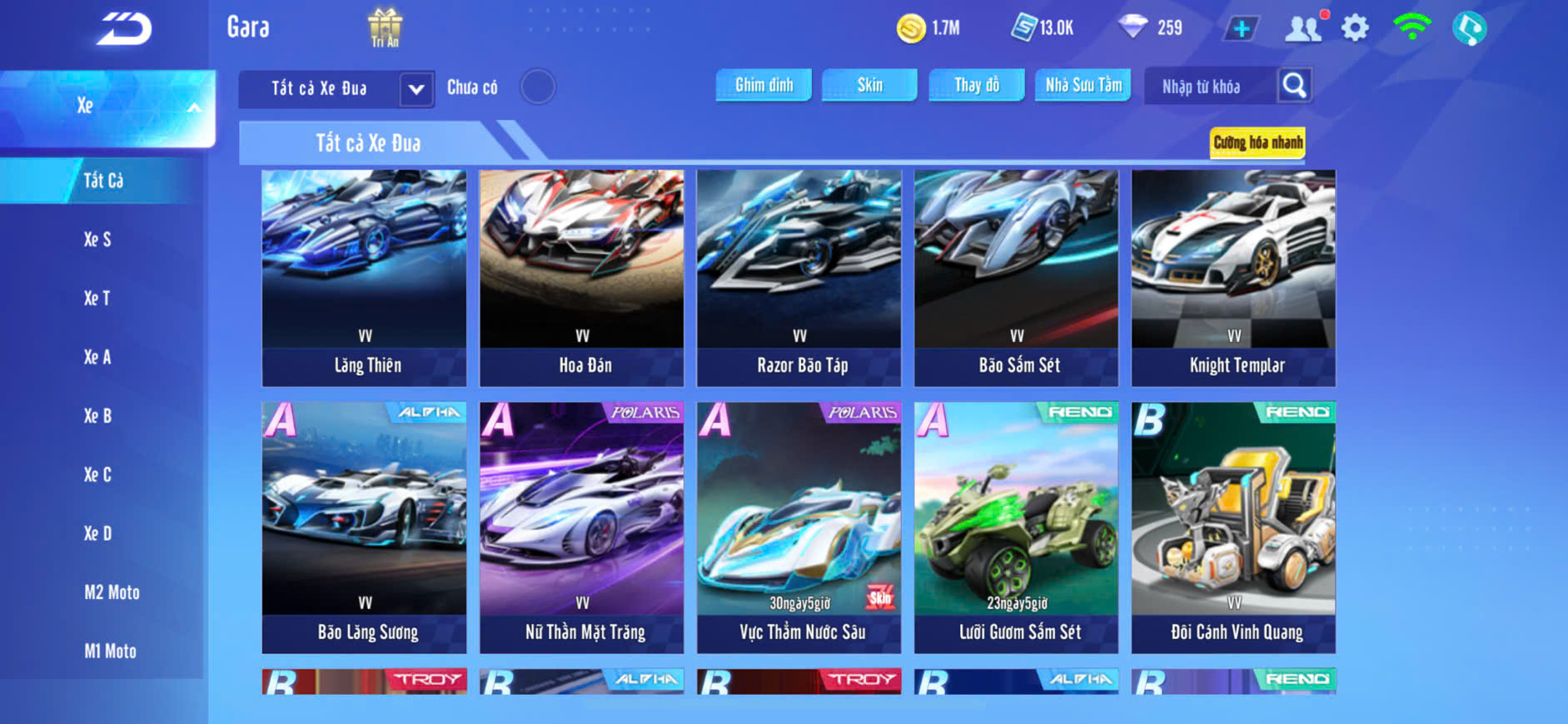
Task: Select the Nữ Thần Mặt Trăng car
Action: (x=581, y=528)
